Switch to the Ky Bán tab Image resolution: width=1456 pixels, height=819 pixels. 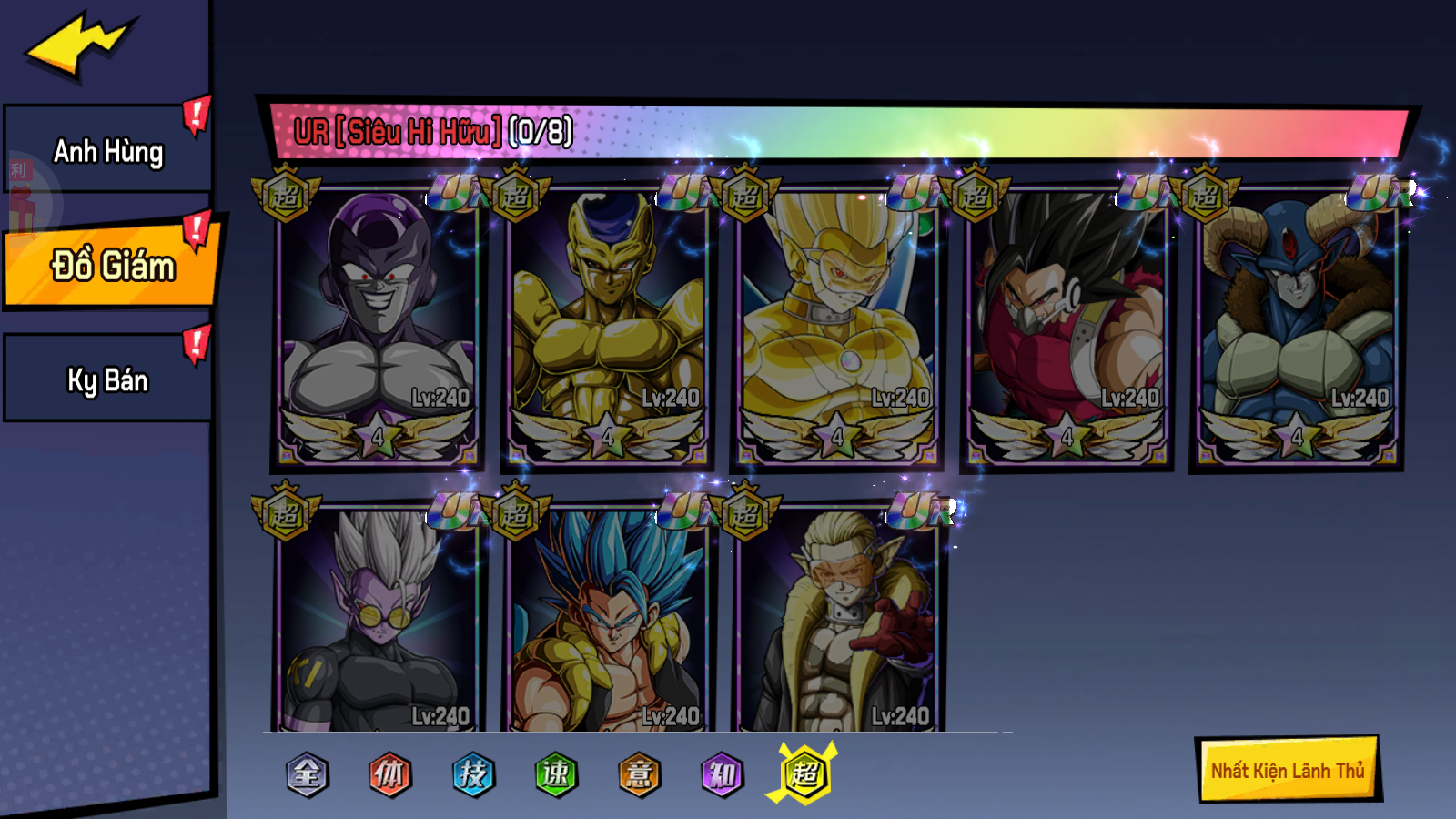point(107,379)
